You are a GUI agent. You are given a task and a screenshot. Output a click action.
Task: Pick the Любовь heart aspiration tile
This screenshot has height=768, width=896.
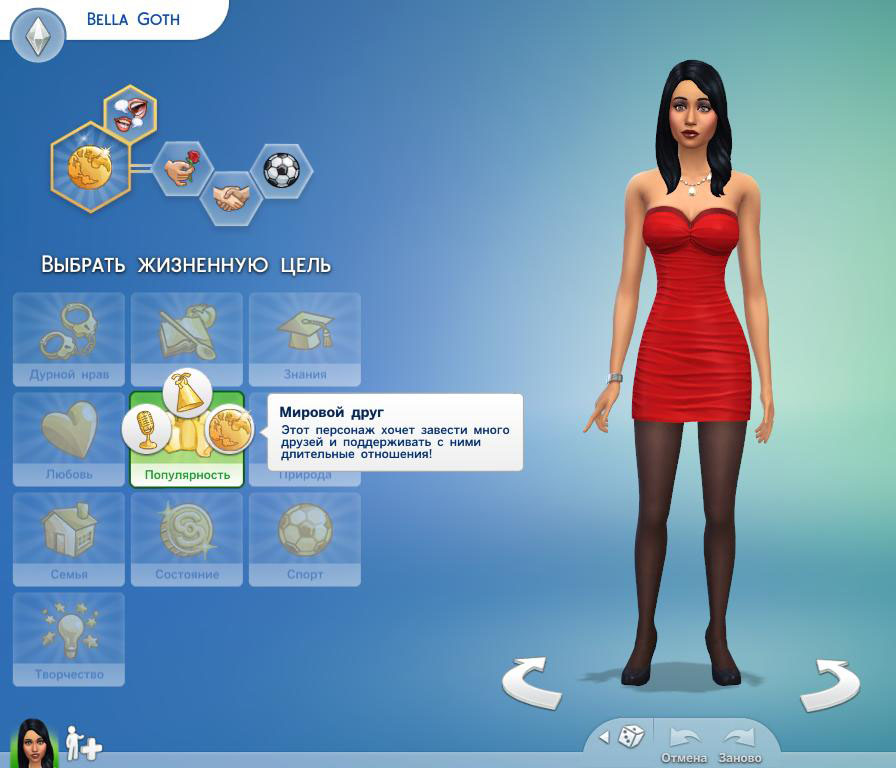click(69, 438)
